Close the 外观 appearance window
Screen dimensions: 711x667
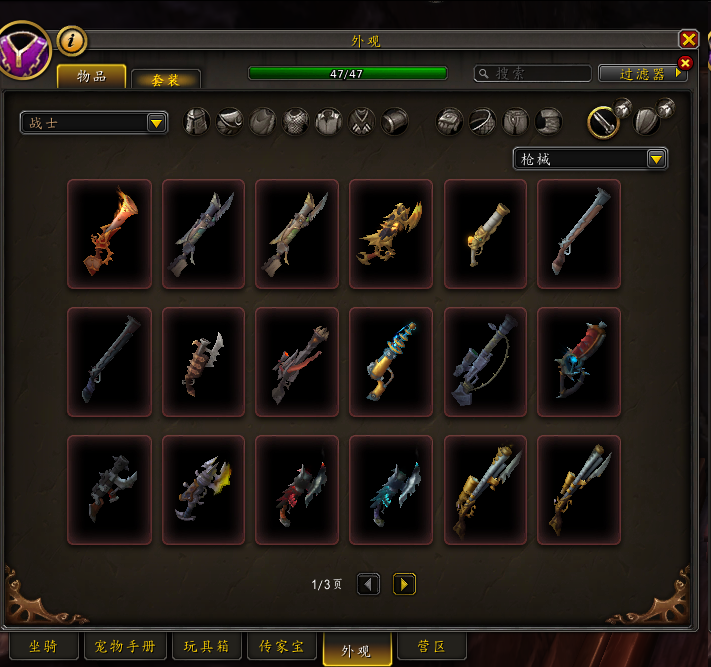point(688,39)
